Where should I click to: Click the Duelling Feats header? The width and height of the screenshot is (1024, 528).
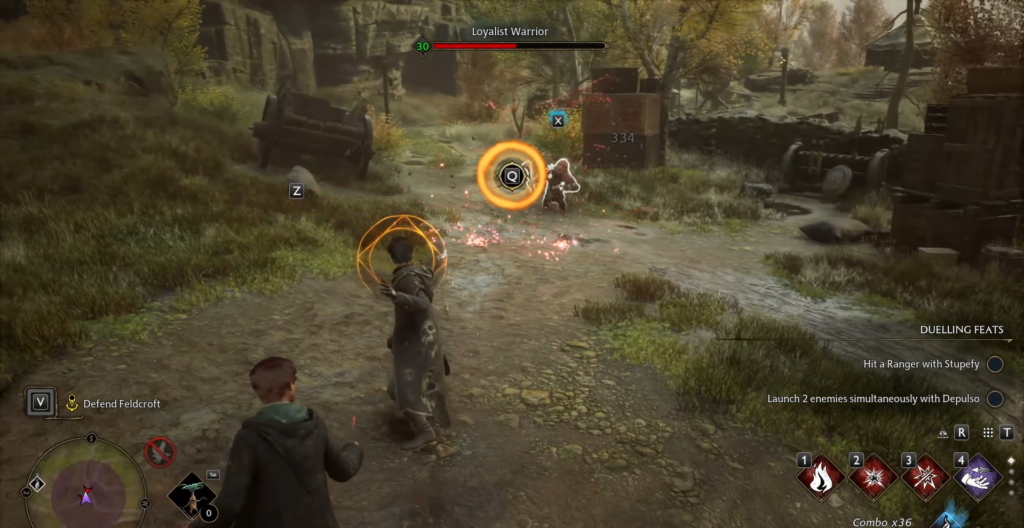pos(961,329)
